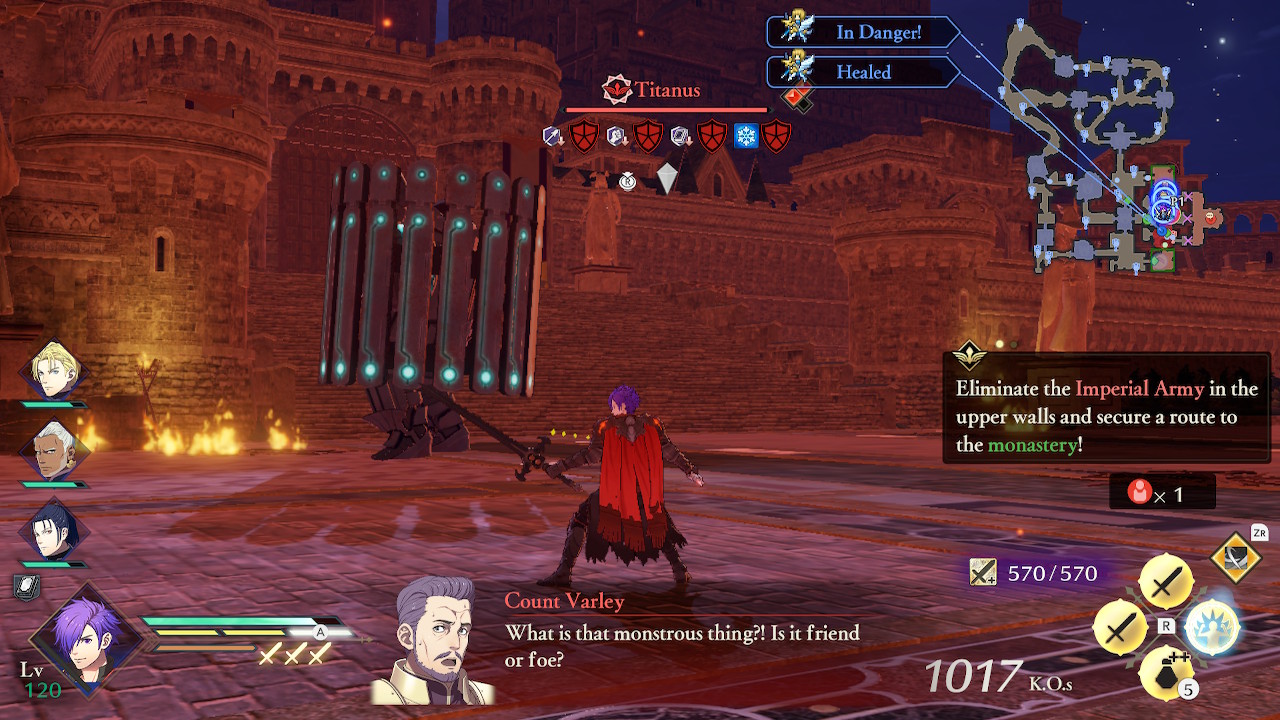Select the snowflake ice weakness icon
Viewport: 1280px width, 720px height.
(746, 135)
